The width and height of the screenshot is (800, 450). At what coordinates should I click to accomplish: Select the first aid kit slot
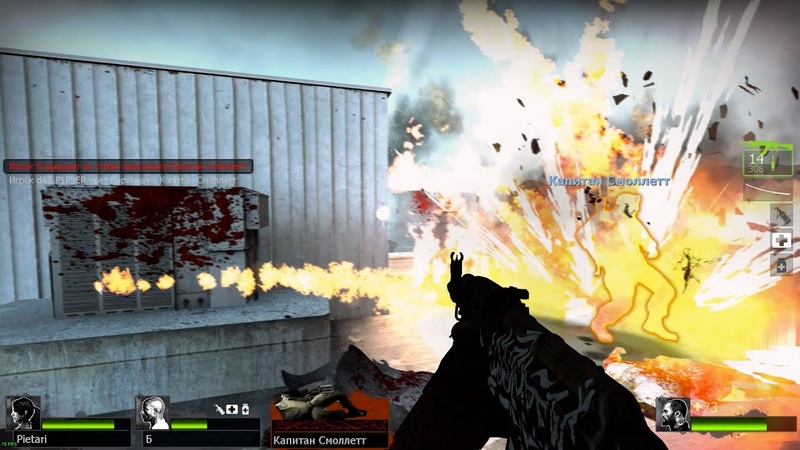click(x=780, y=240)
